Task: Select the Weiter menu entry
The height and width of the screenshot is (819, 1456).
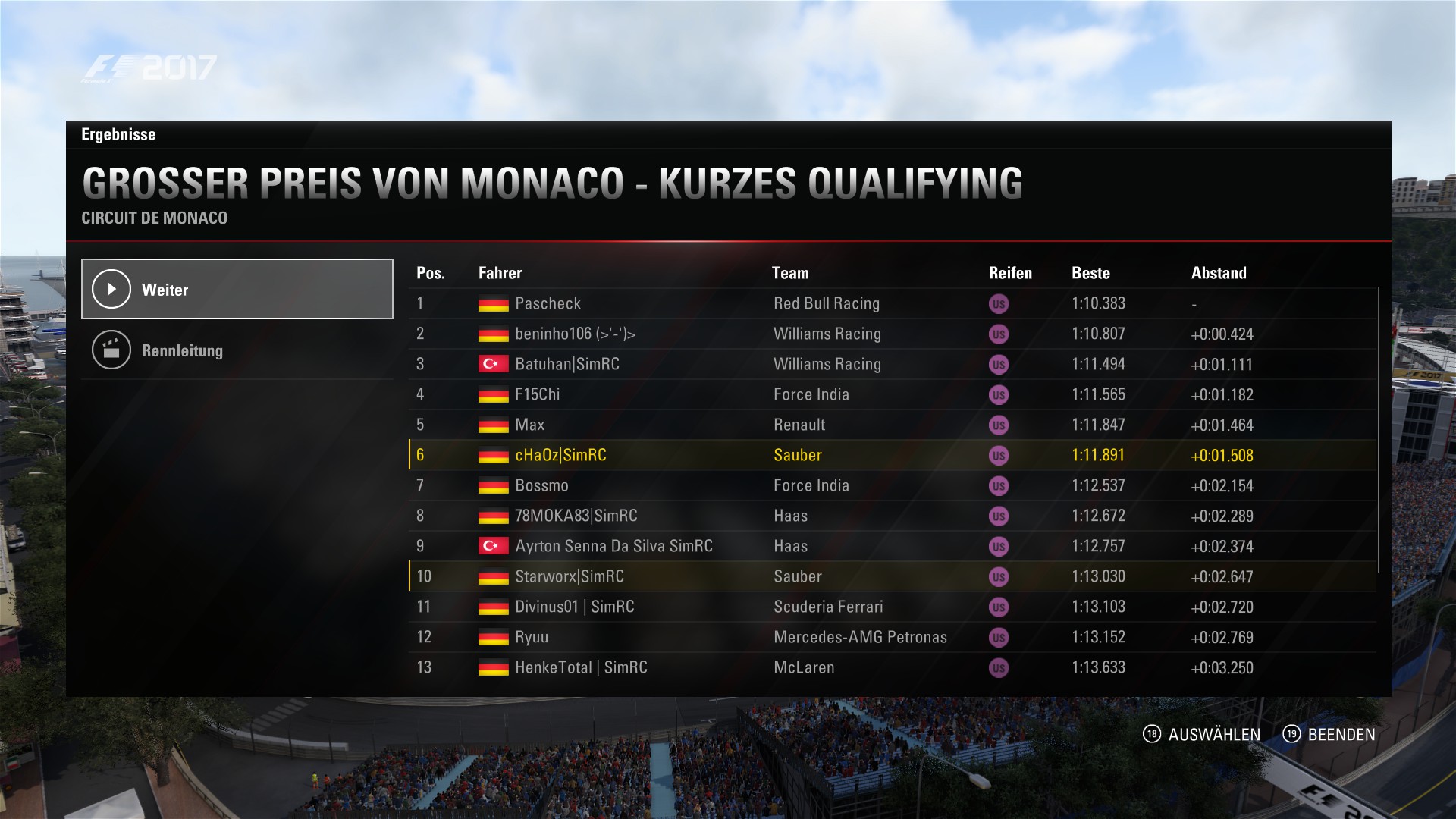Action: pos(237,289)
